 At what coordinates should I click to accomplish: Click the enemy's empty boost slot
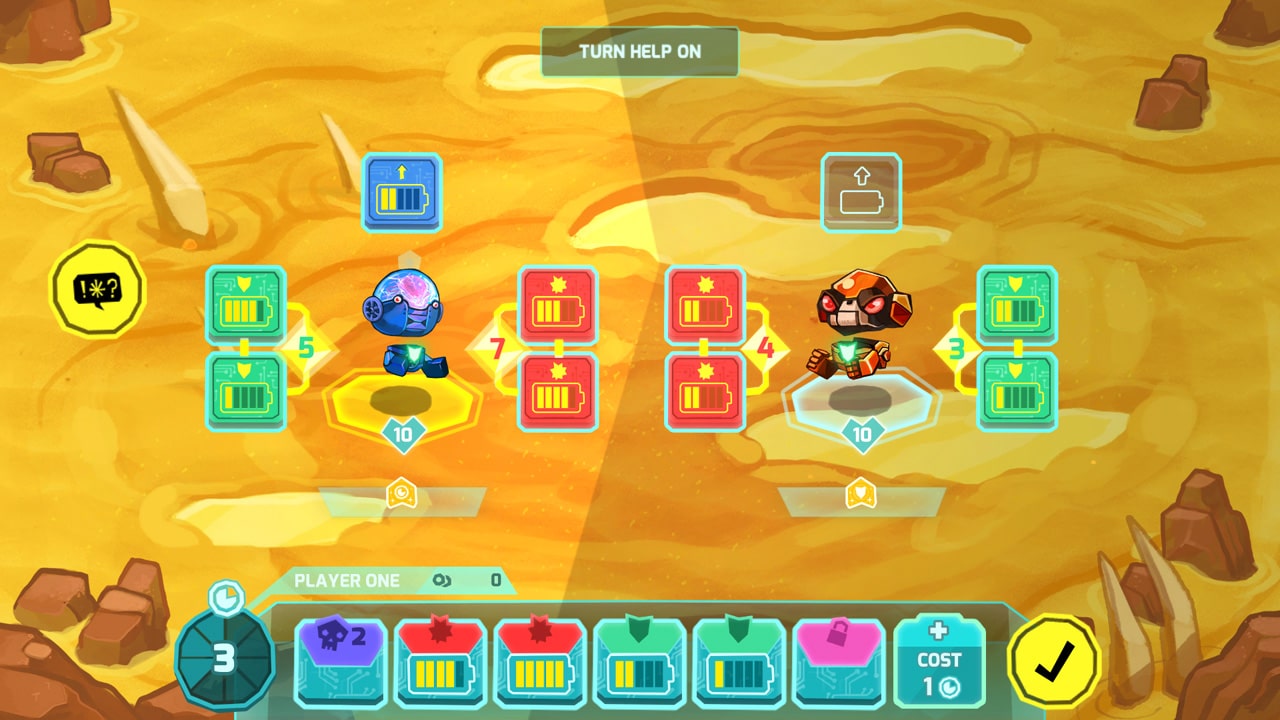pos(862,194)
